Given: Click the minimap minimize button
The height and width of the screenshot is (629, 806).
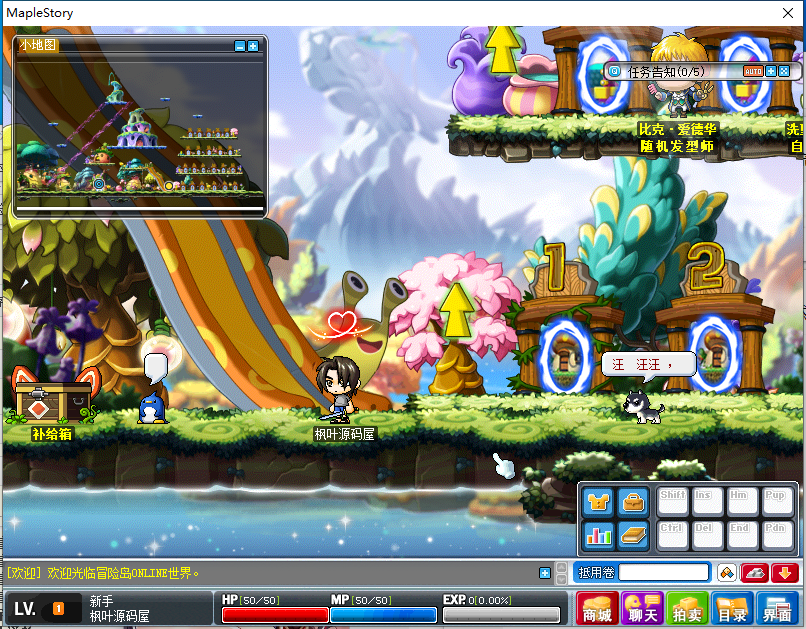Looking at the screenshot, I should pos(240,46).
